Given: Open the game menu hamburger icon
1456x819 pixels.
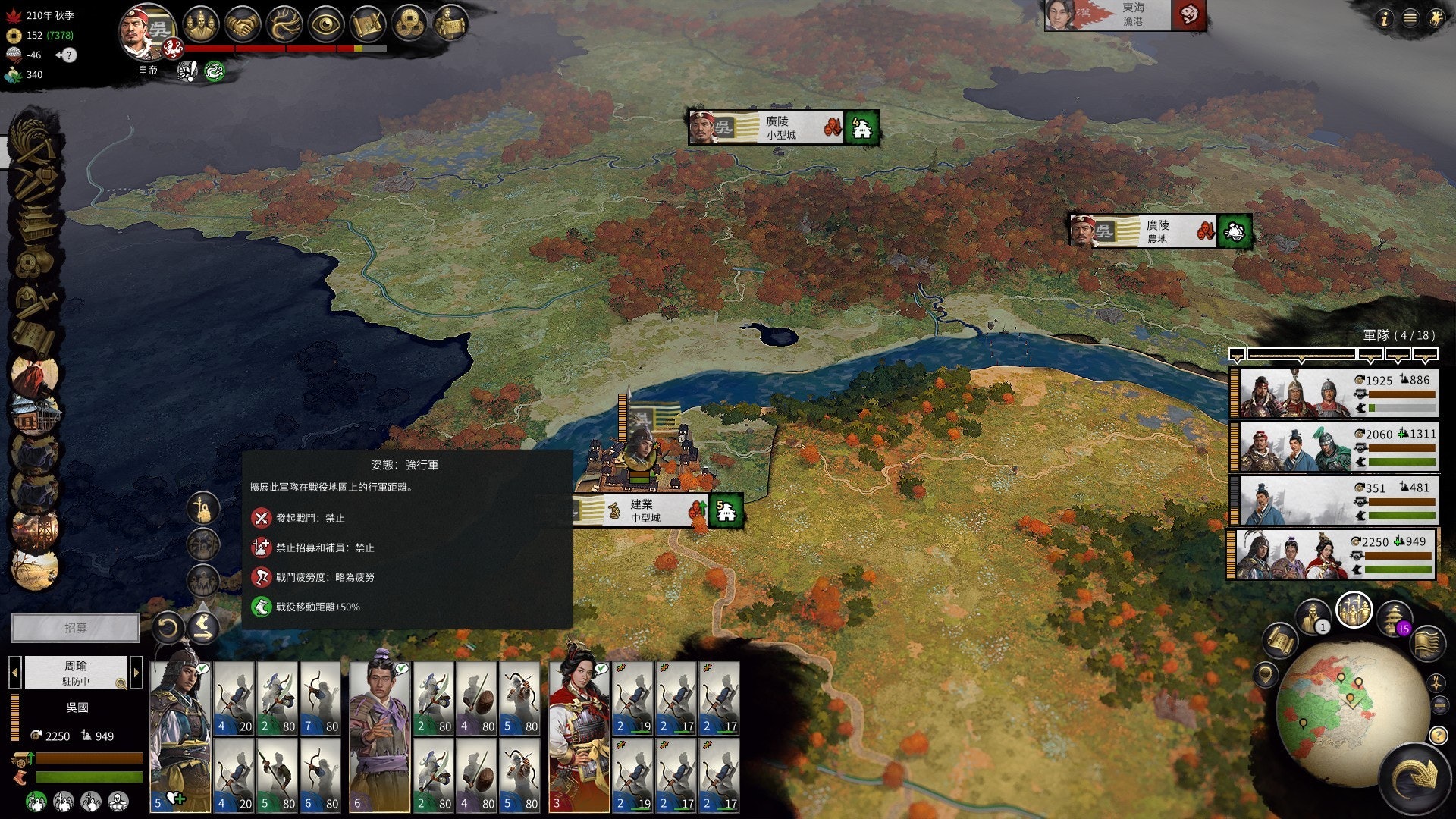Looking at the screenshot, I should (x=1410, y=19).
